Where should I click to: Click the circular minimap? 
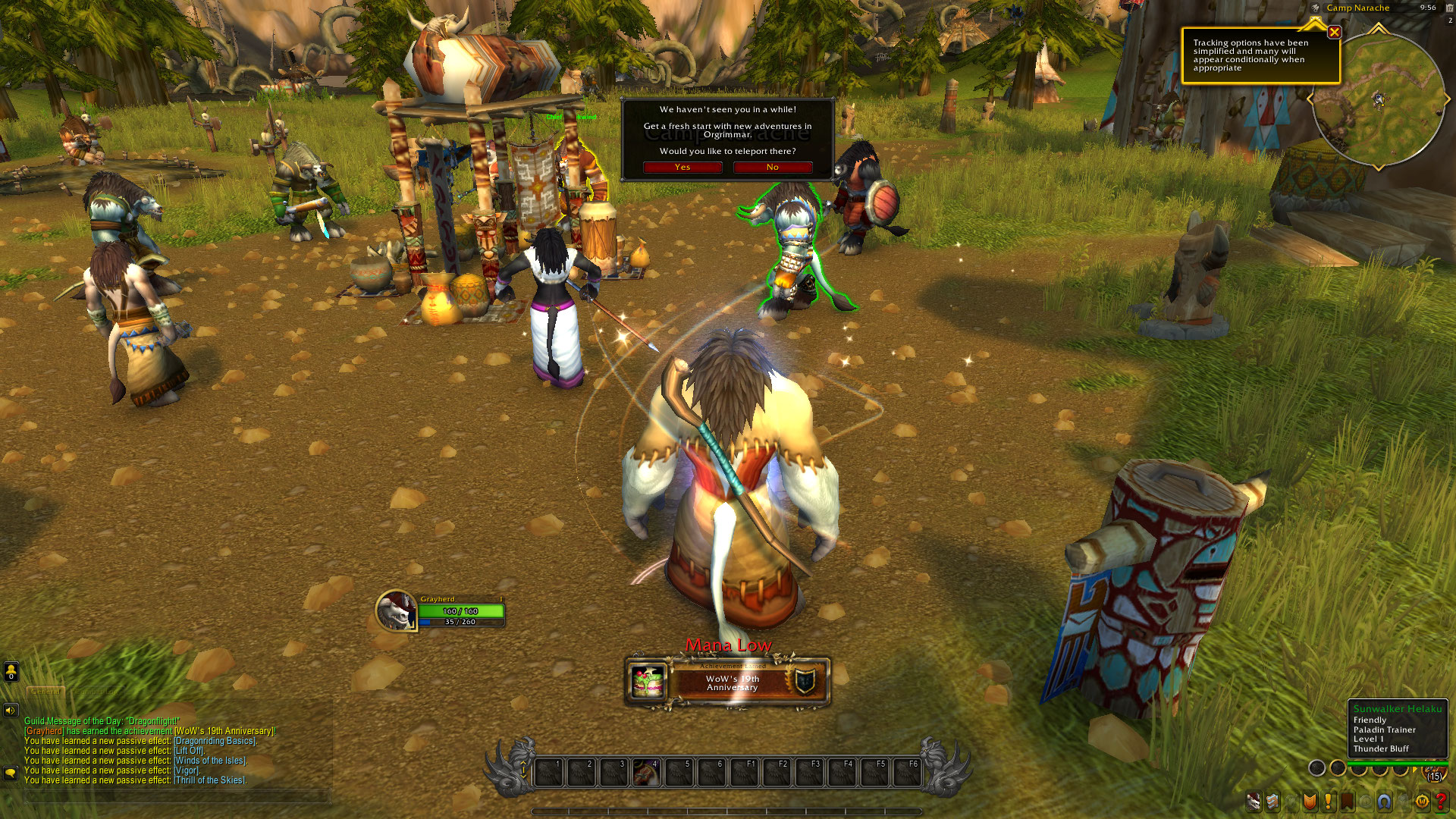[x=1377, y=99]
